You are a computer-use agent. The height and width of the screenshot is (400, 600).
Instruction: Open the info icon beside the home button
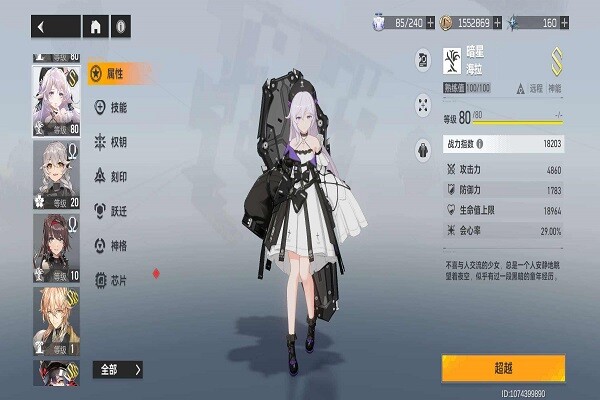pos(121,27)
